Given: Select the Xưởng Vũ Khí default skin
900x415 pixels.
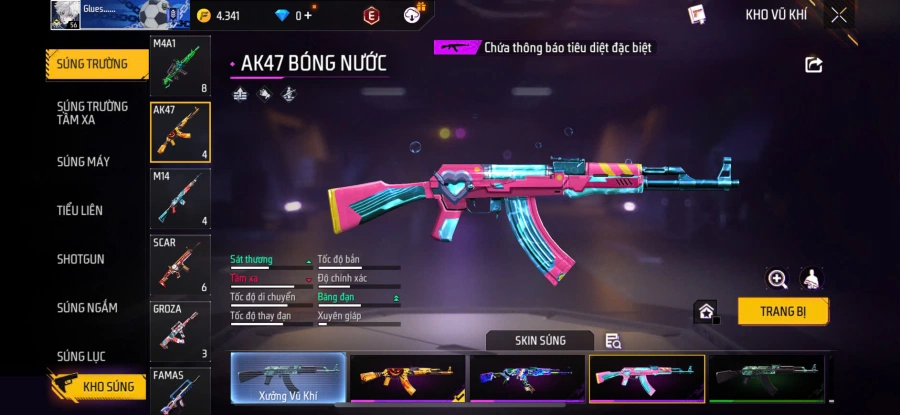Looking at the screenshot, I should pyautogui.click(x=288, y=378).
